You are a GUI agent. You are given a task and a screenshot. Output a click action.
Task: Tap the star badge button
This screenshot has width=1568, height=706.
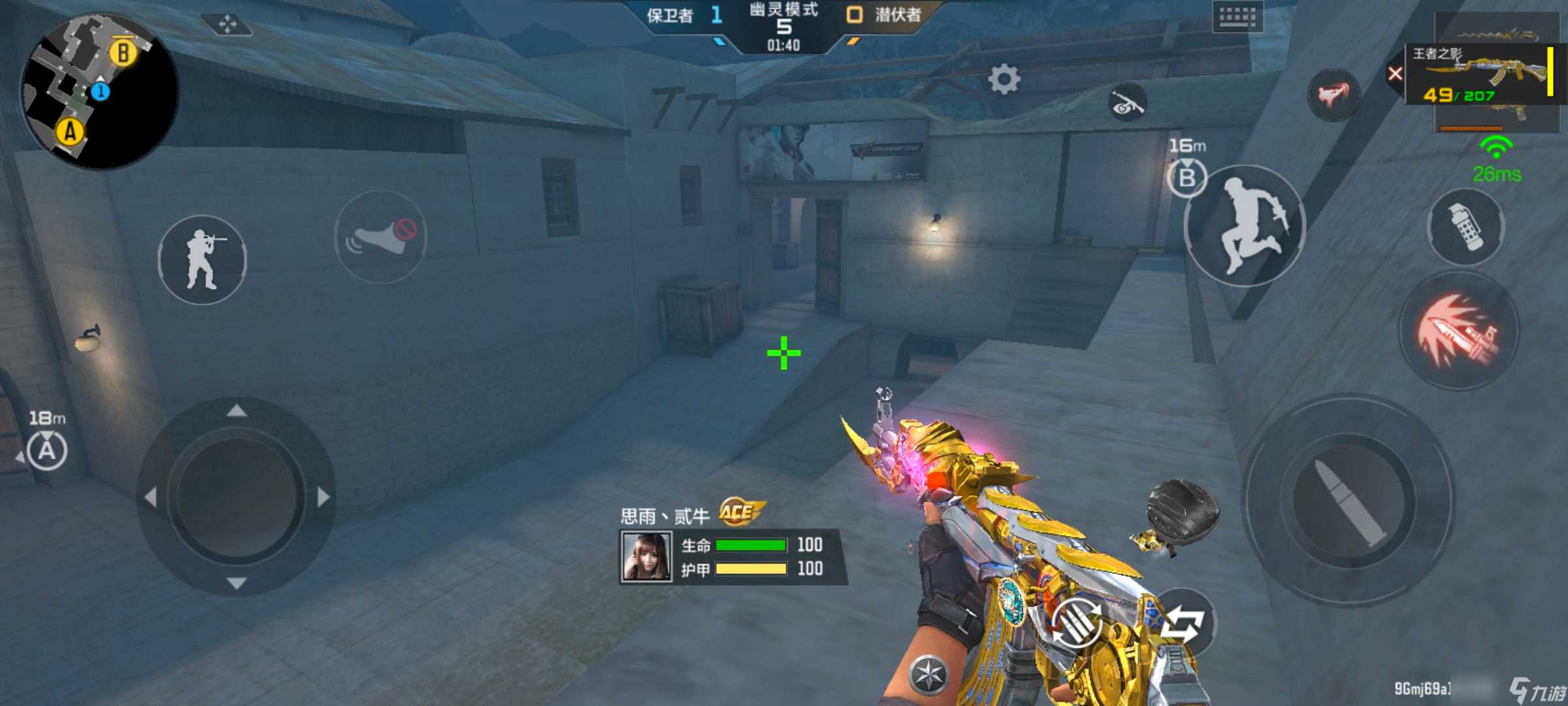pyautogui.click(x=928, y=673)
